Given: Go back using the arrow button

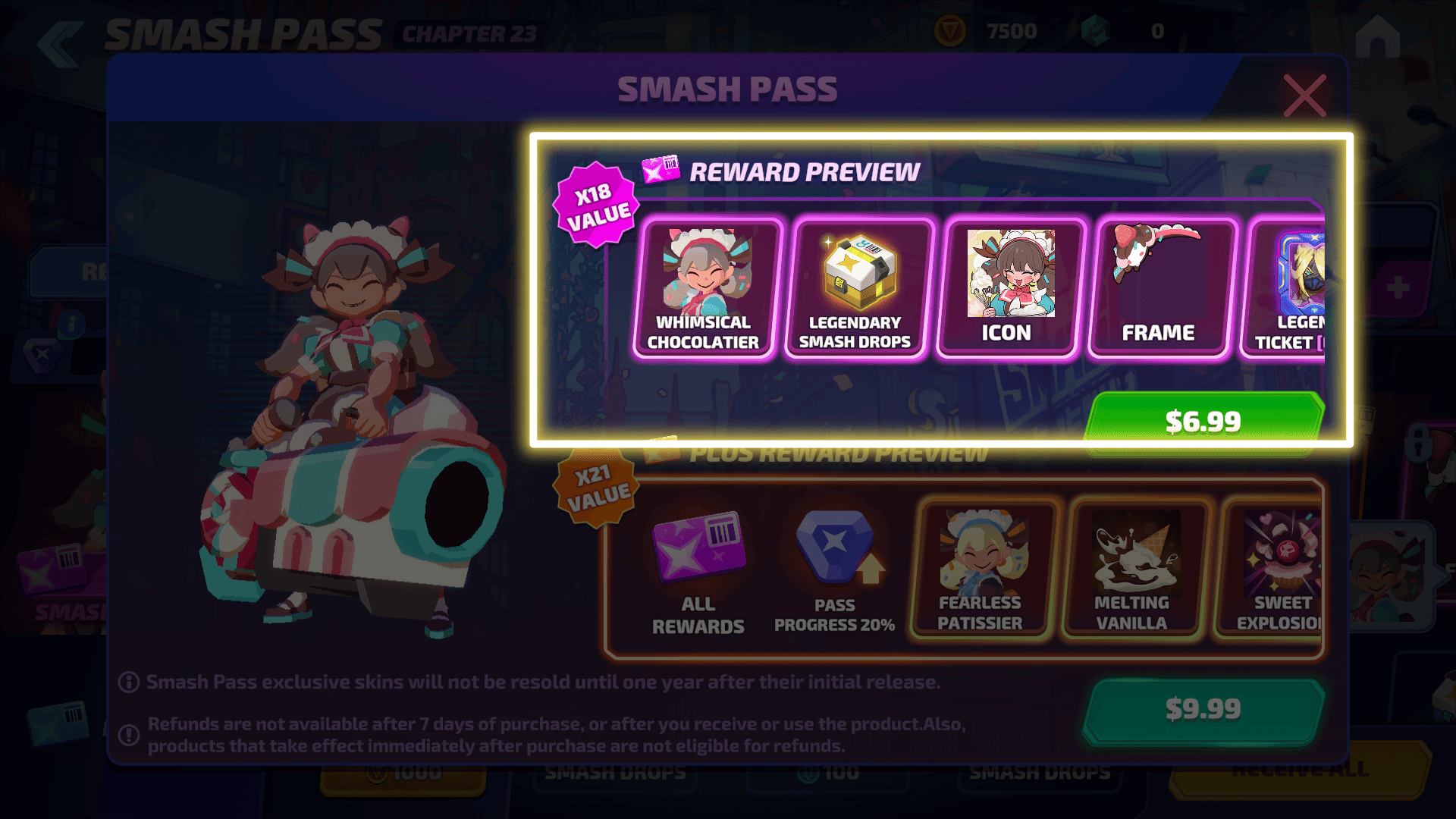Looking at the screenshot, I should [x=61, y=44].
